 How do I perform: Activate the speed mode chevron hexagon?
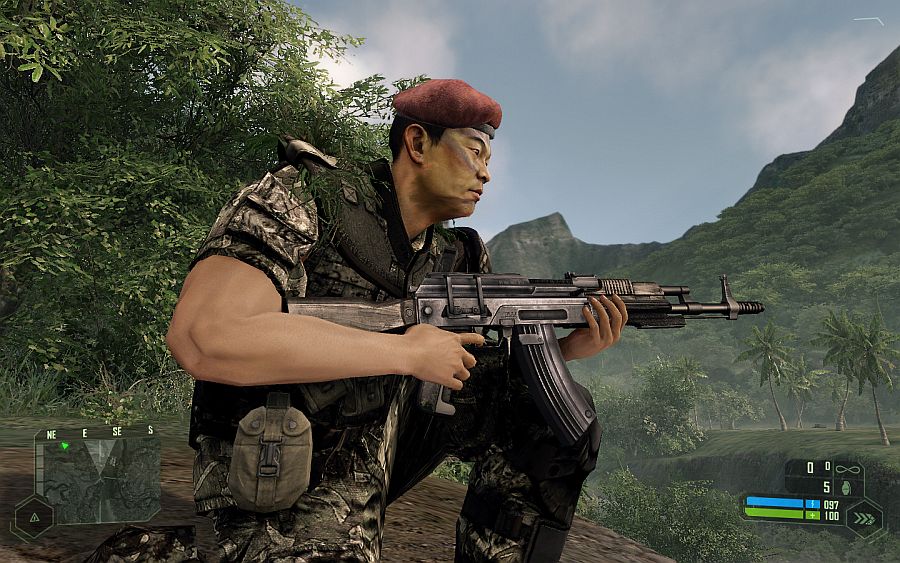point(863,516)
